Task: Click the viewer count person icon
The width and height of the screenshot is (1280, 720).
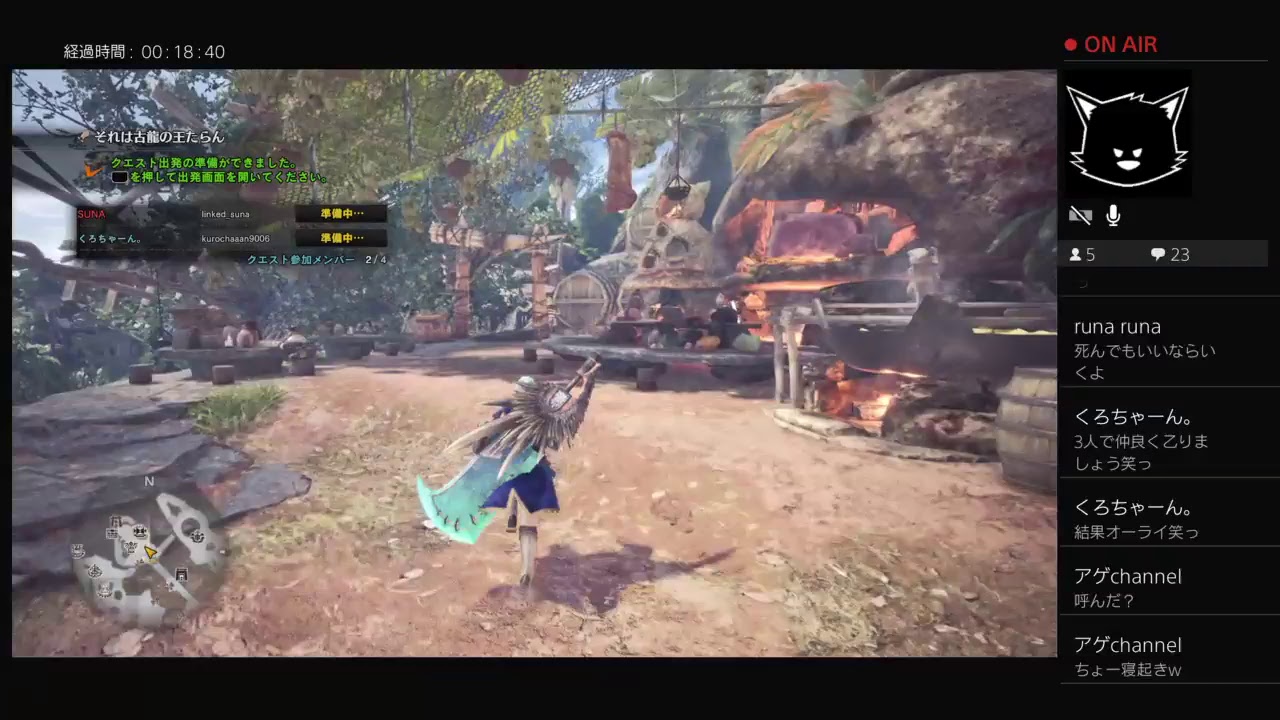Action: [1072, 255]
